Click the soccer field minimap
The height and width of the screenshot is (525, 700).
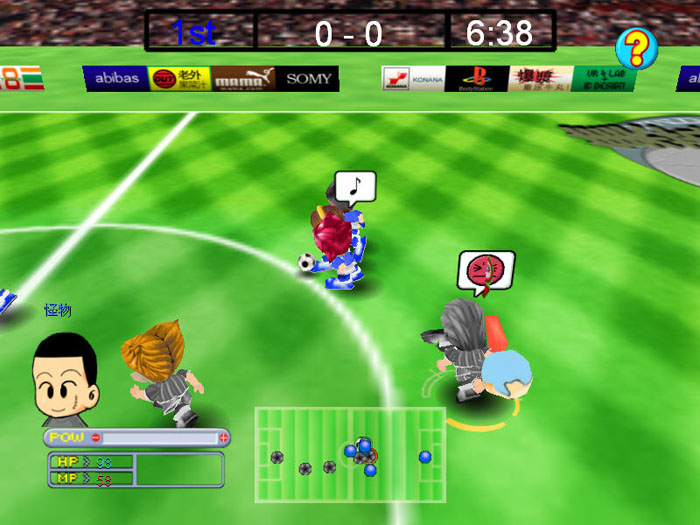pyautogui.click(x=349, y=455)
